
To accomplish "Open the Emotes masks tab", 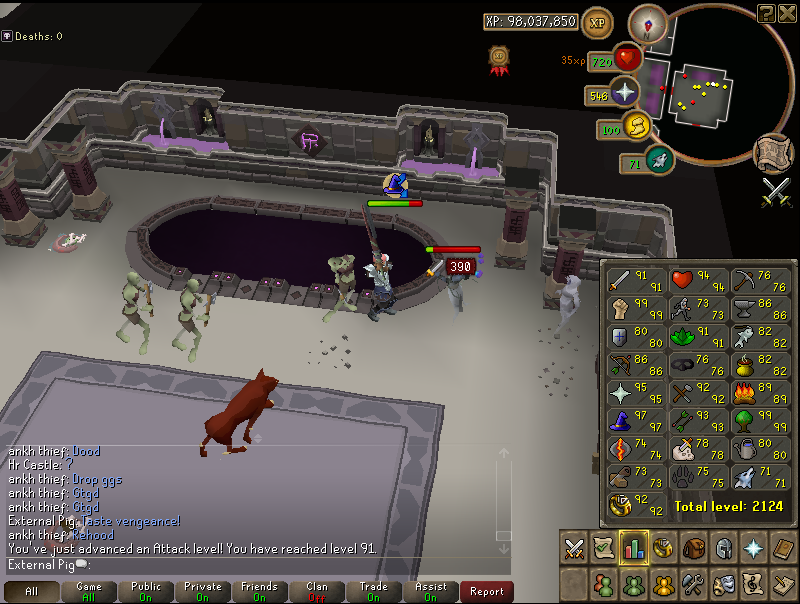I will coord(723,582).
